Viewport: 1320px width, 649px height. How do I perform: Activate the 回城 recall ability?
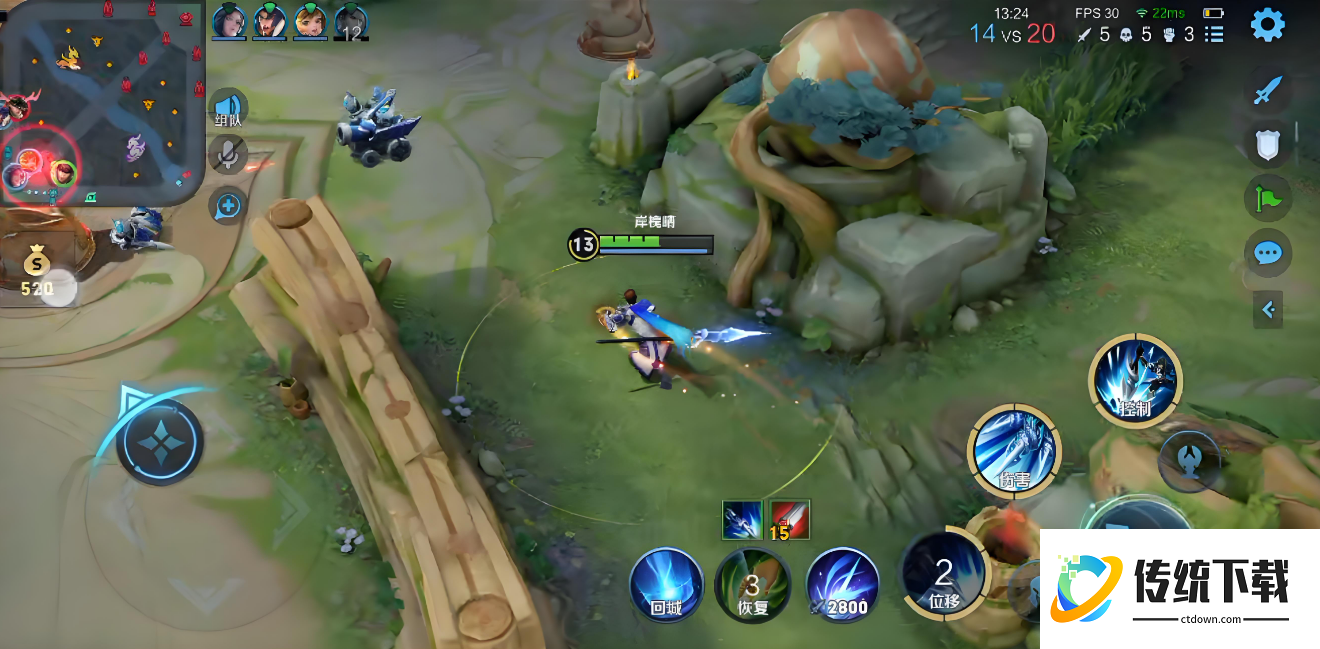pyautogui.click(x=666, y=584)
